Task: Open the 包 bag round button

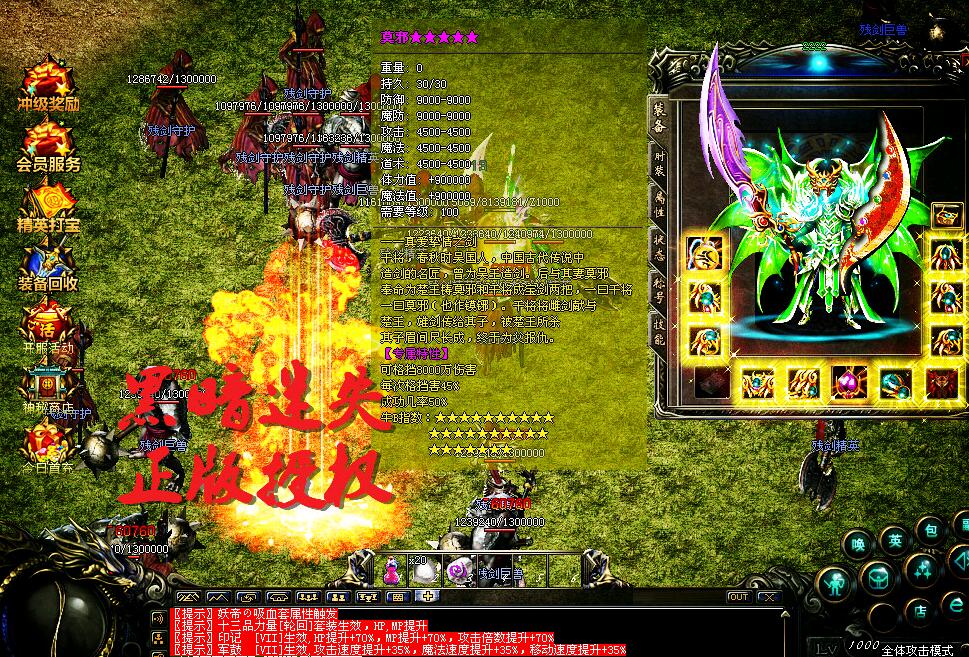Action: 929,530
